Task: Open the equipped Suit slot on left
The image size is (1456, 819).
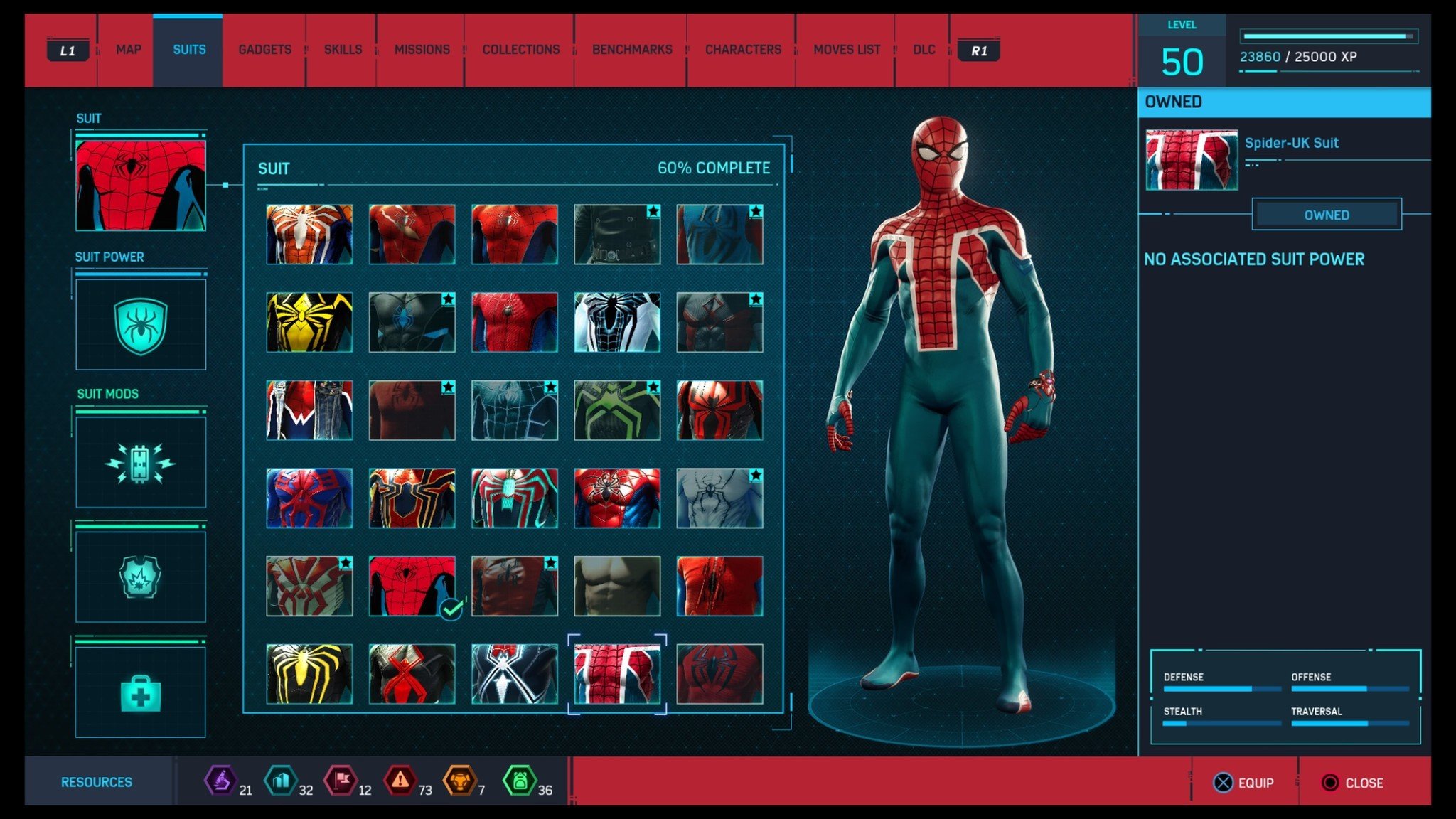Action: point(141,185)
